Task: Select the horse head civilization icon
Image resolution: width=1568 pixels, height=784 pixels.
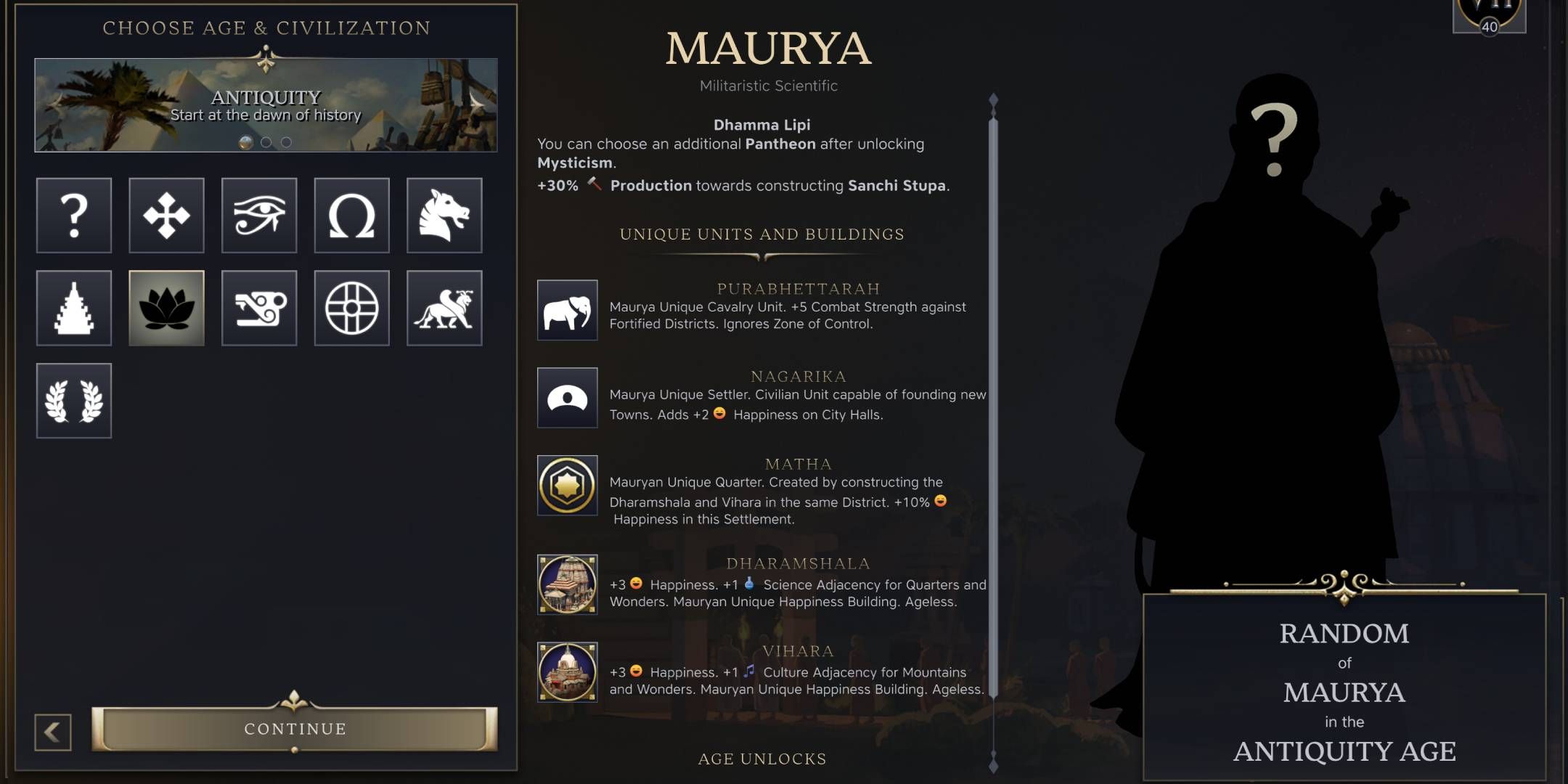Action: point(445,216)
